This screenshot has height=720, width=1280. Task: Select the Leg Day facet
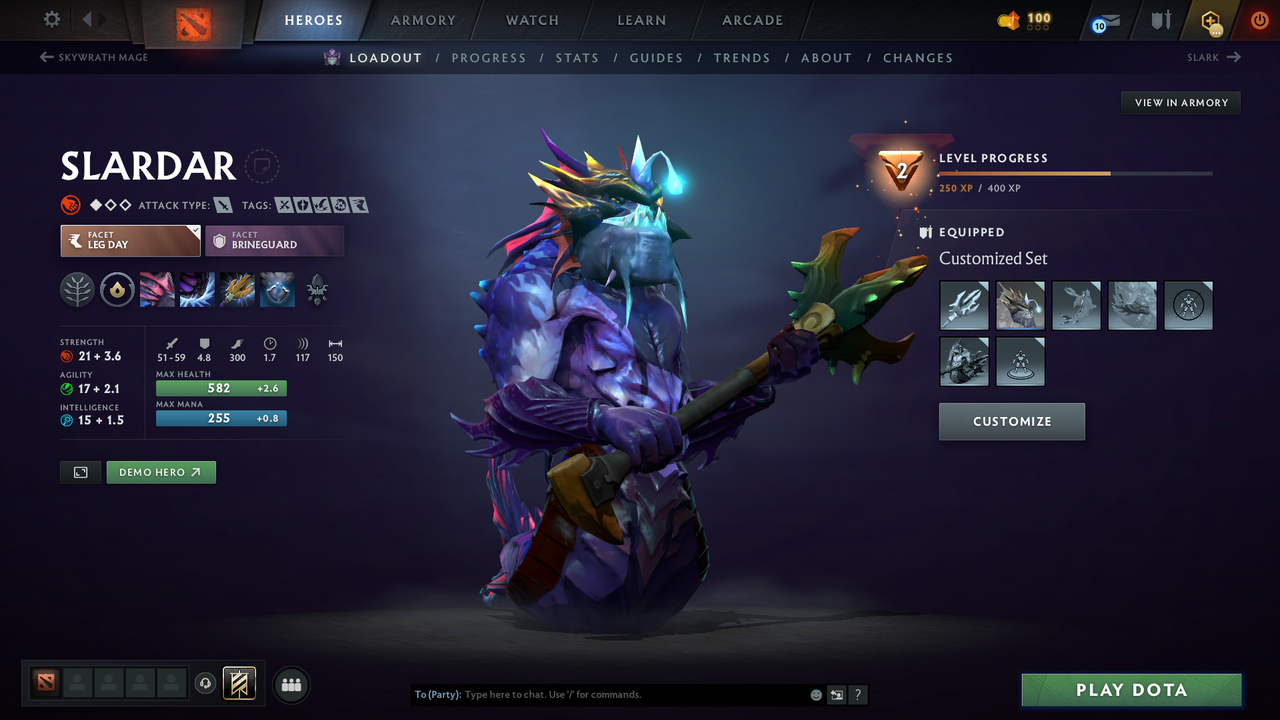(x=130, y=240)
